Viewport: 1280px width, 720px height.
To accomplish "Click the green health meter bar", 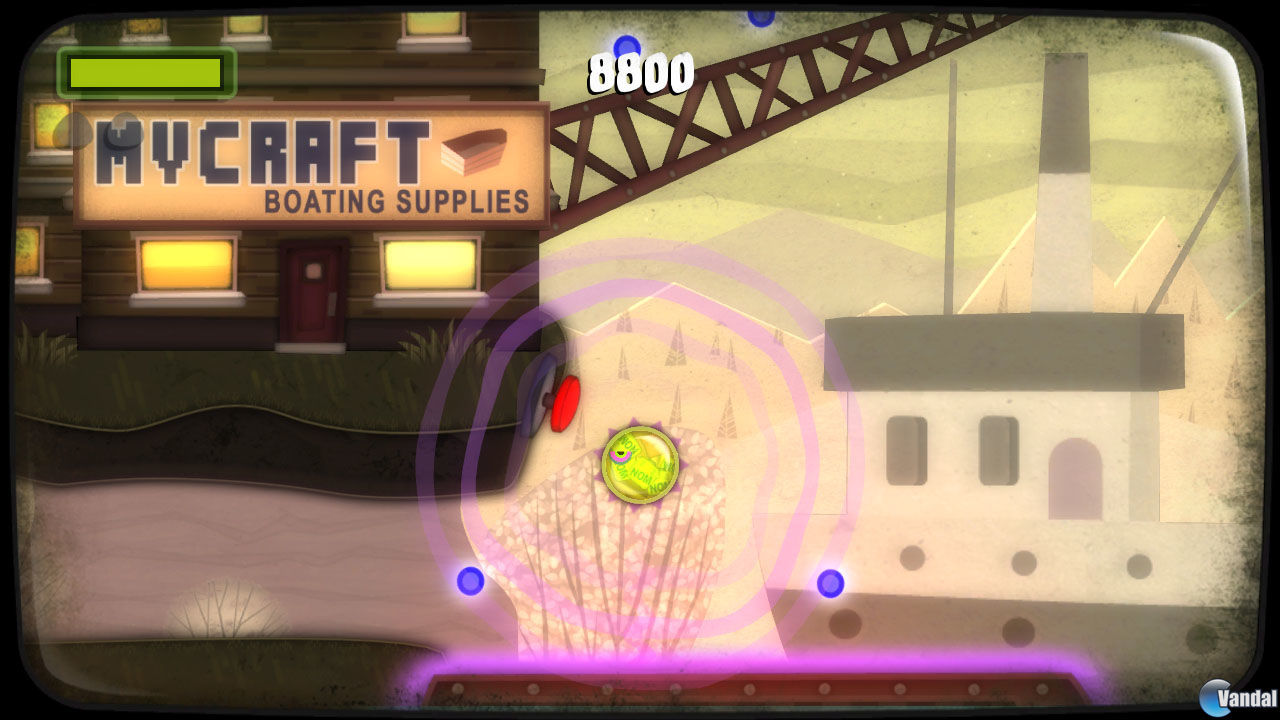I will 143,71.
